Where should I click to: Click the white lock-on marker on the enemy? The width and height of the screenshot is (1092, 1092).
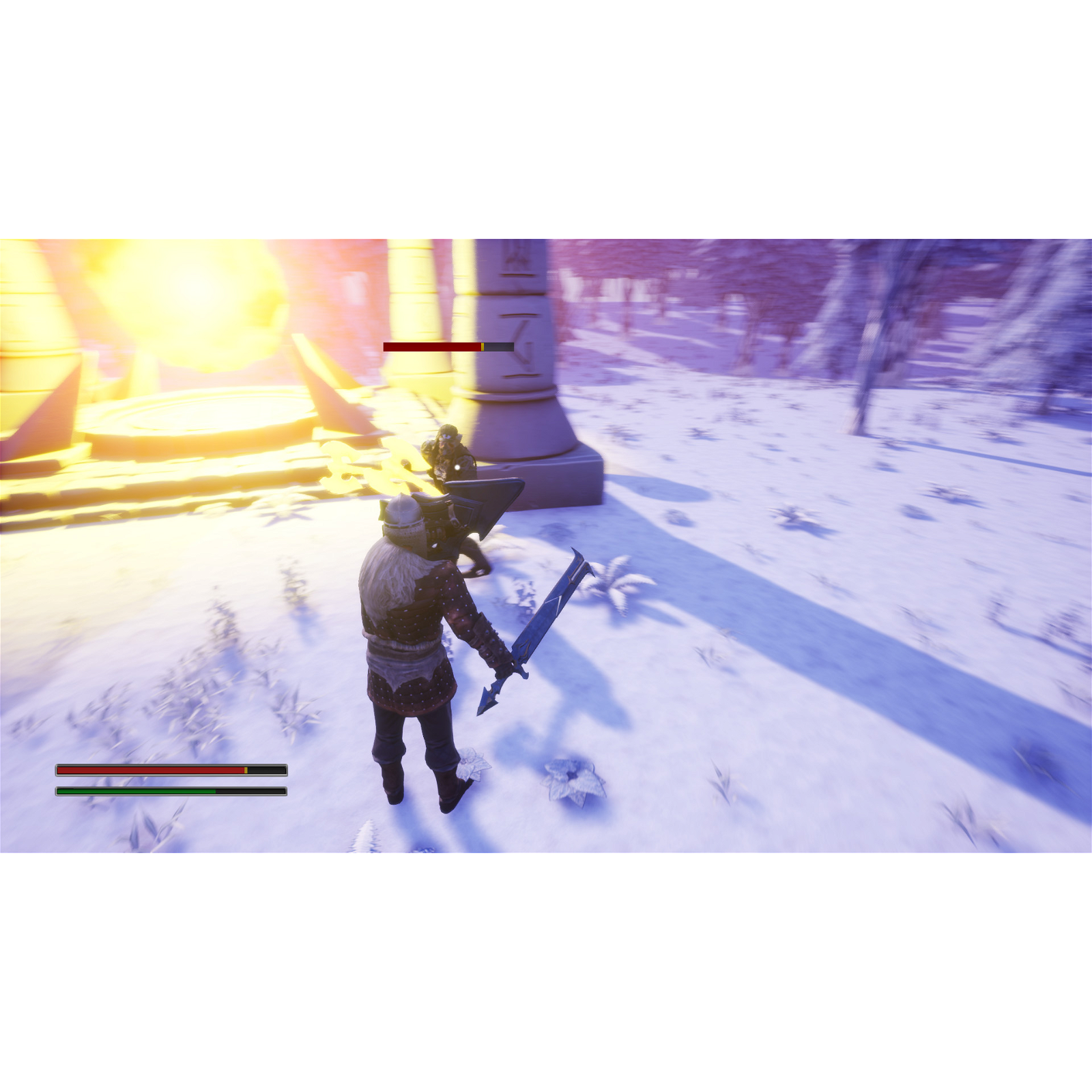[x=457, y=468]
